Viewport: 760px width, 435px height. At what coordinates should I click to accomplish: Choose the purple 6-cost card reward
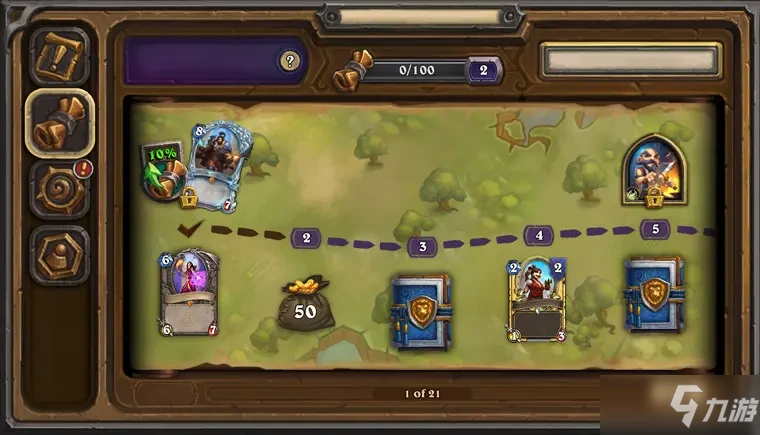tap(188, 292)
